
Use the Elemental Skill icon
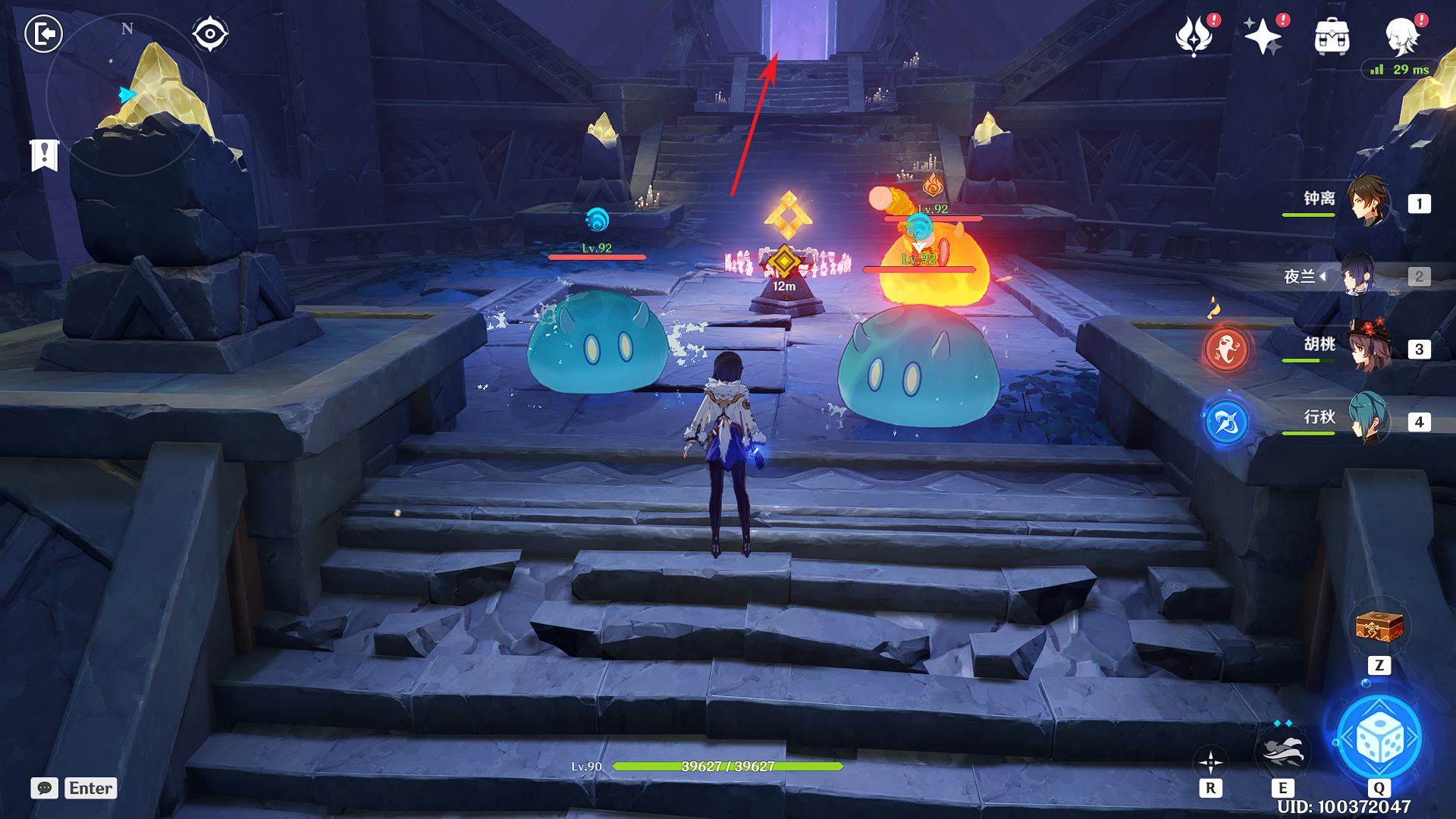click(x=1282, y=752)
